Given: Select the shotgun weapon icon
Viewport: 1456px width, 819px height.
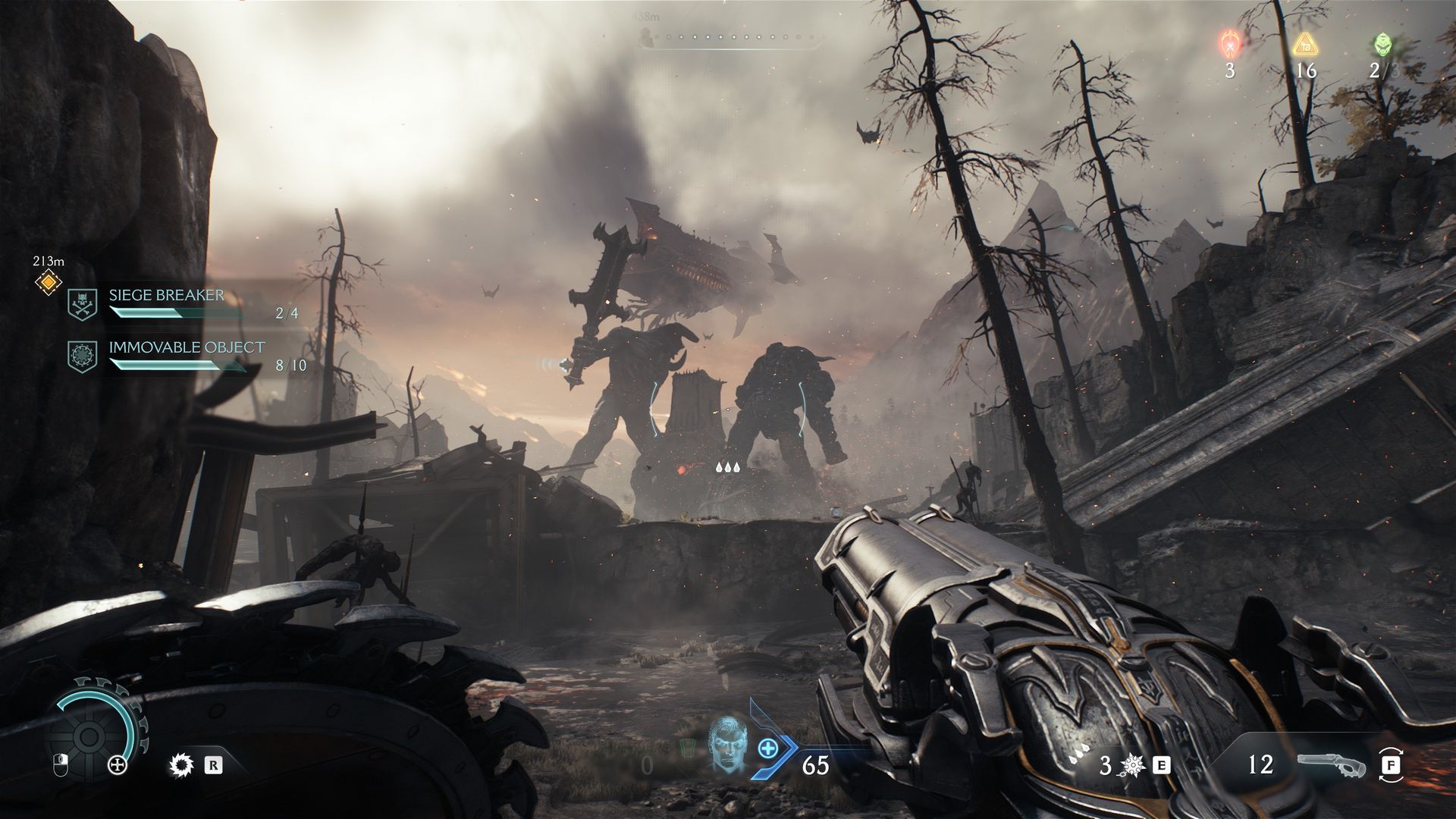Looking at the screenshot, I should click(1331, 764).
